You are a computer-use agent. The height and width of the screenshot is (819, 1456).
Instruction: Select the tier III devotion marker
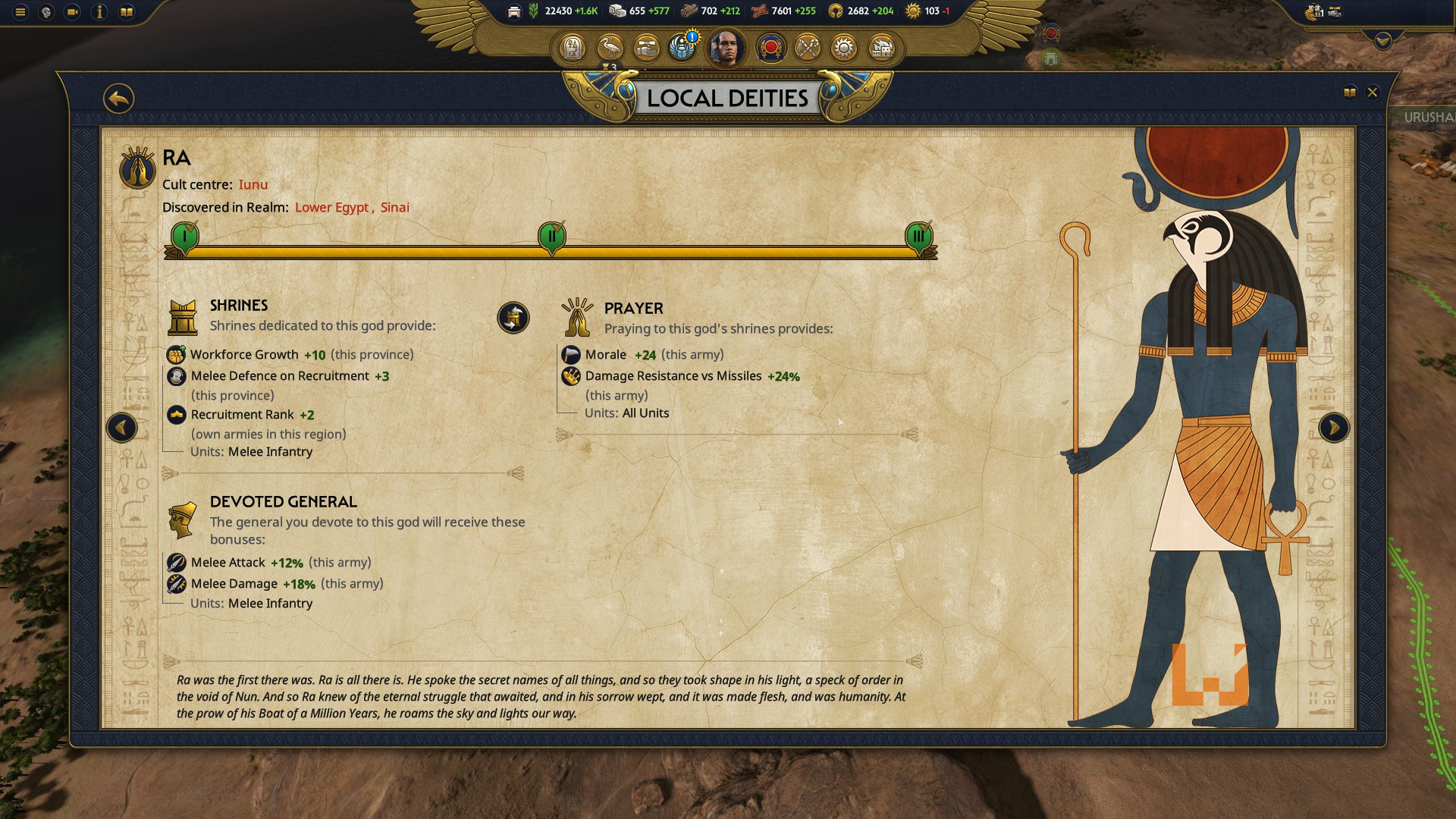(918, 237)
